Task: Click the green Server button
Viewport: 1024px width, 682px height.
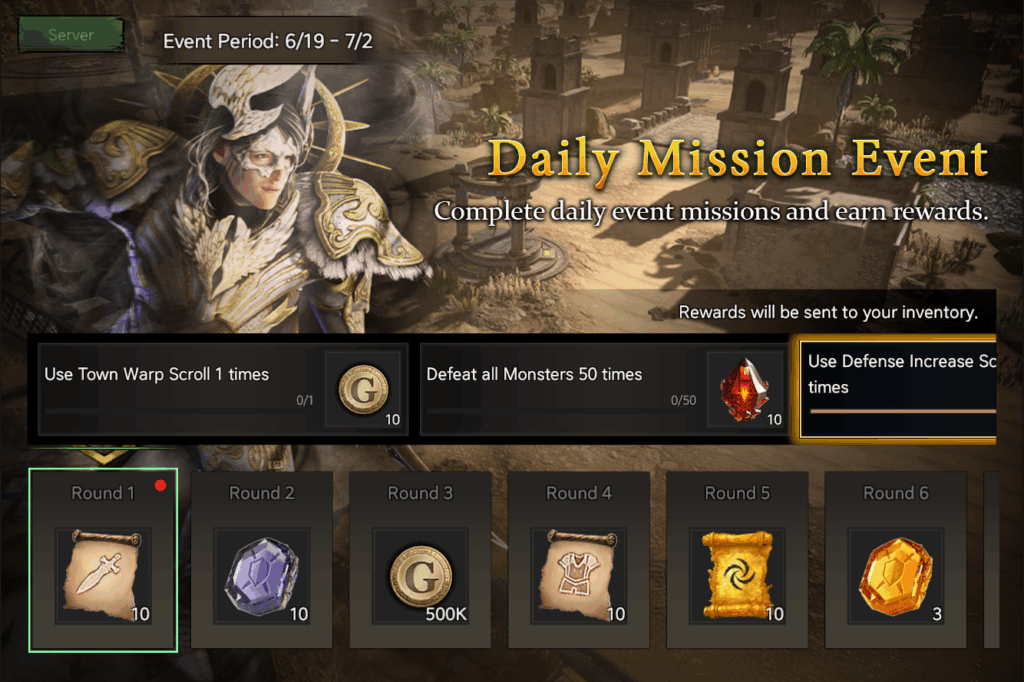Action: [x=70, y=35]
